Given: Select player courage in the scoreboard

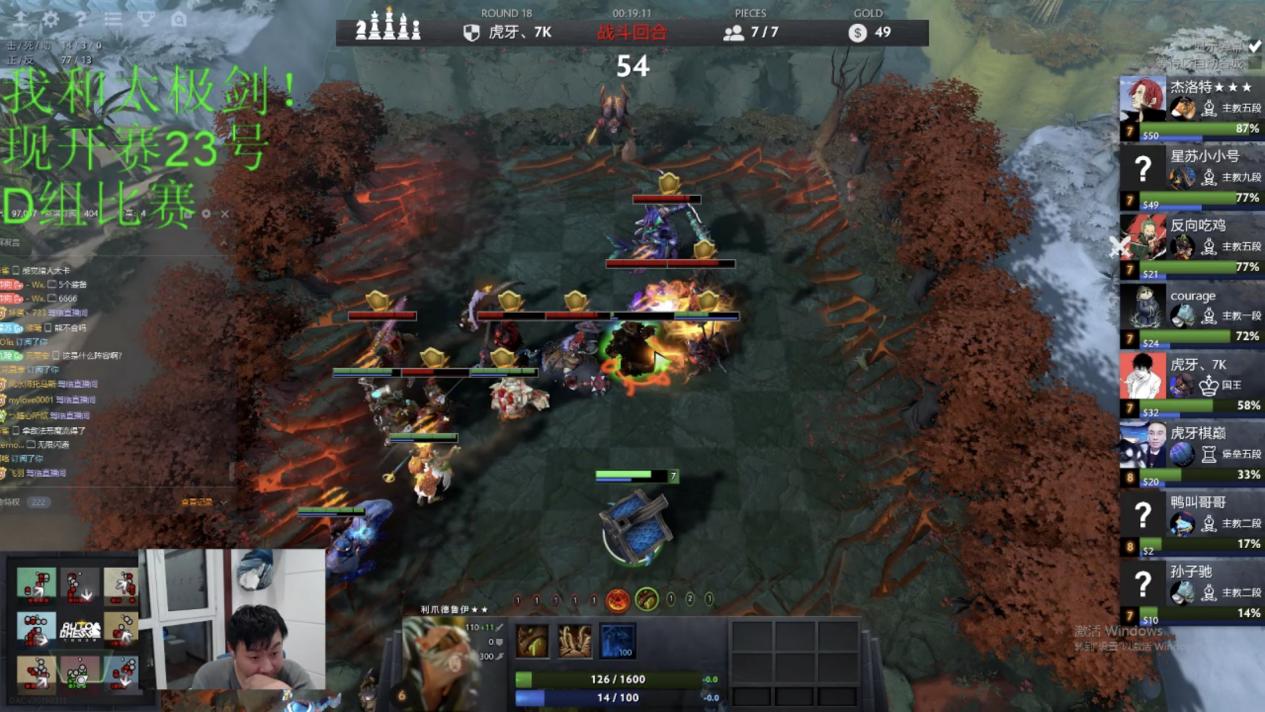Looking at the screenshot, I should click(1190, 315).
